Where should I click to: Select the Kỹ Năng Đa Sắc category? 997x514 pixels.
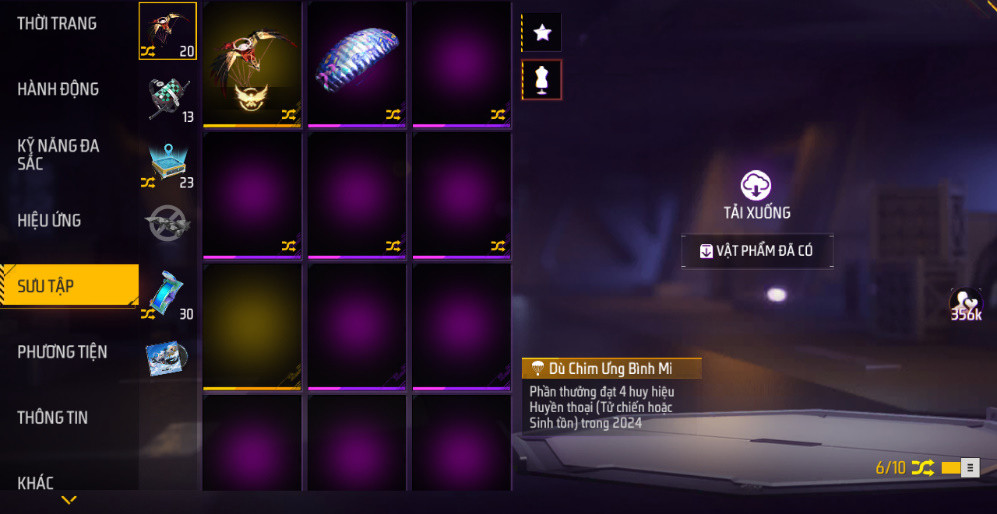(58, 154)
